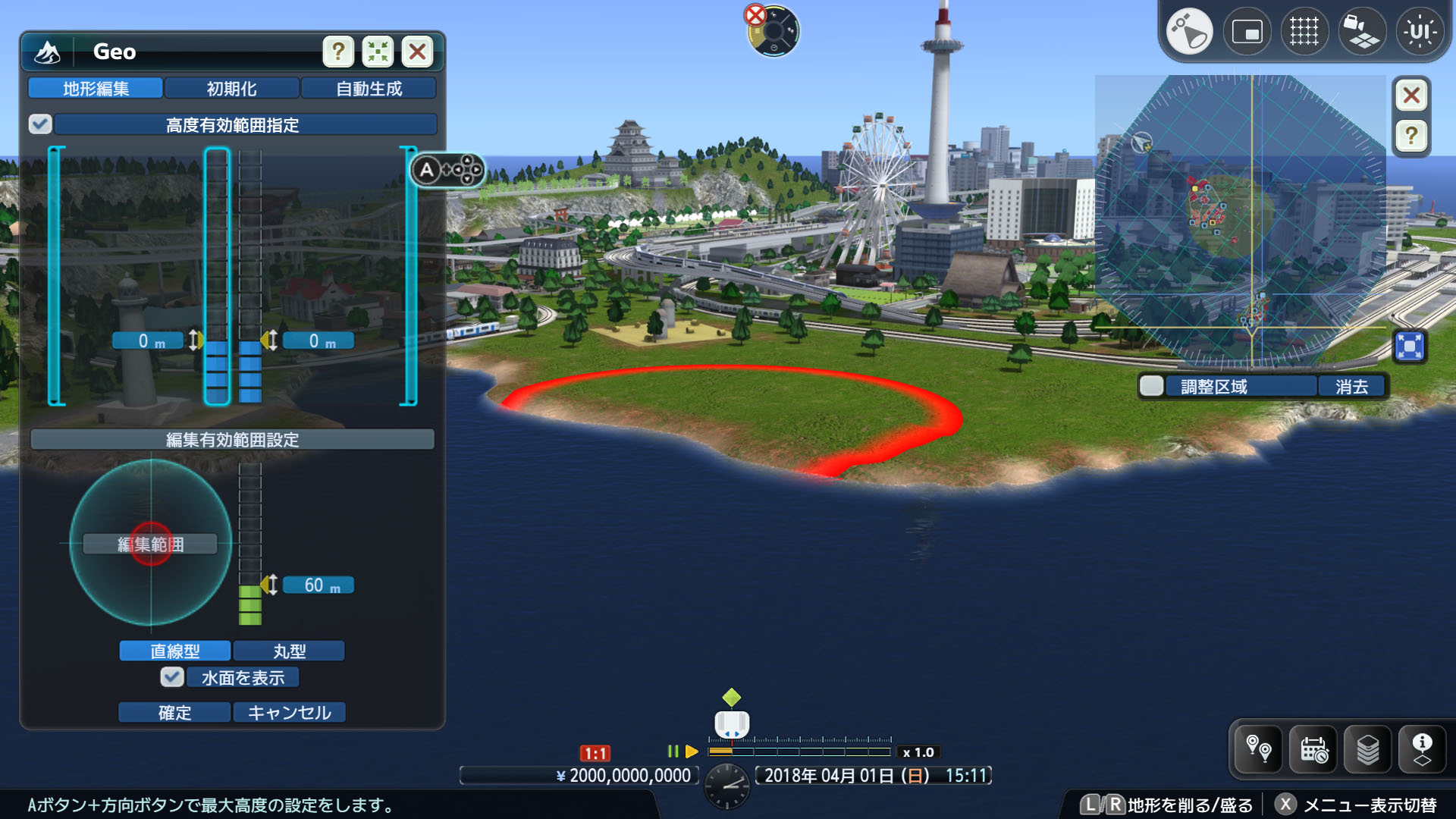Viewport: 1456px width, 819px height.
Task: Toggle the 調整区域 checkbox
Action: (x=1151, y=386)
